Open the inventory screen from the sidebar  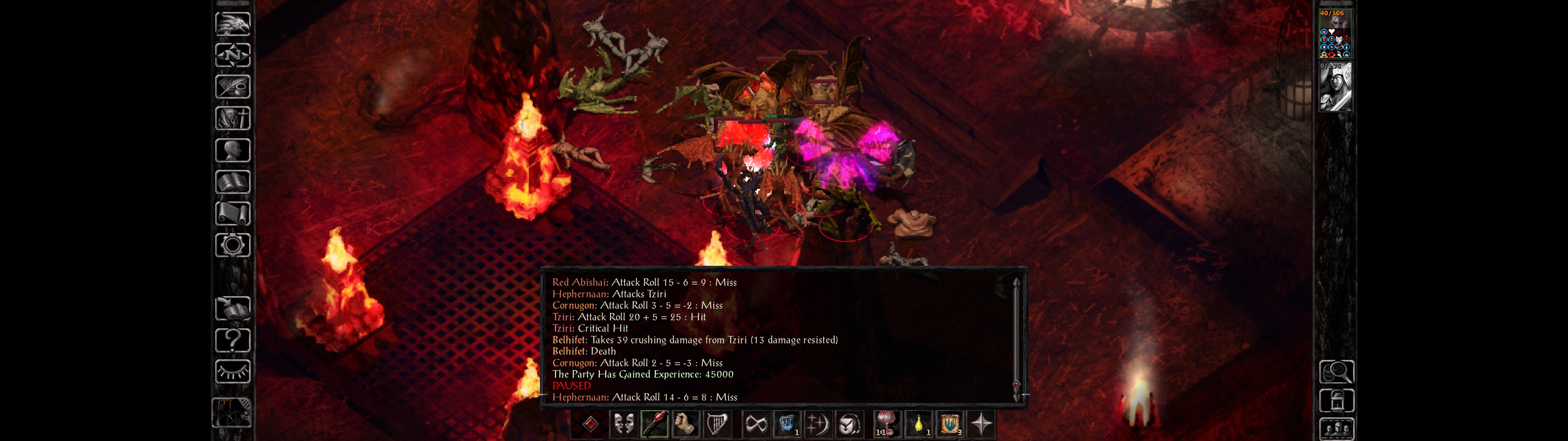point(232,119)
